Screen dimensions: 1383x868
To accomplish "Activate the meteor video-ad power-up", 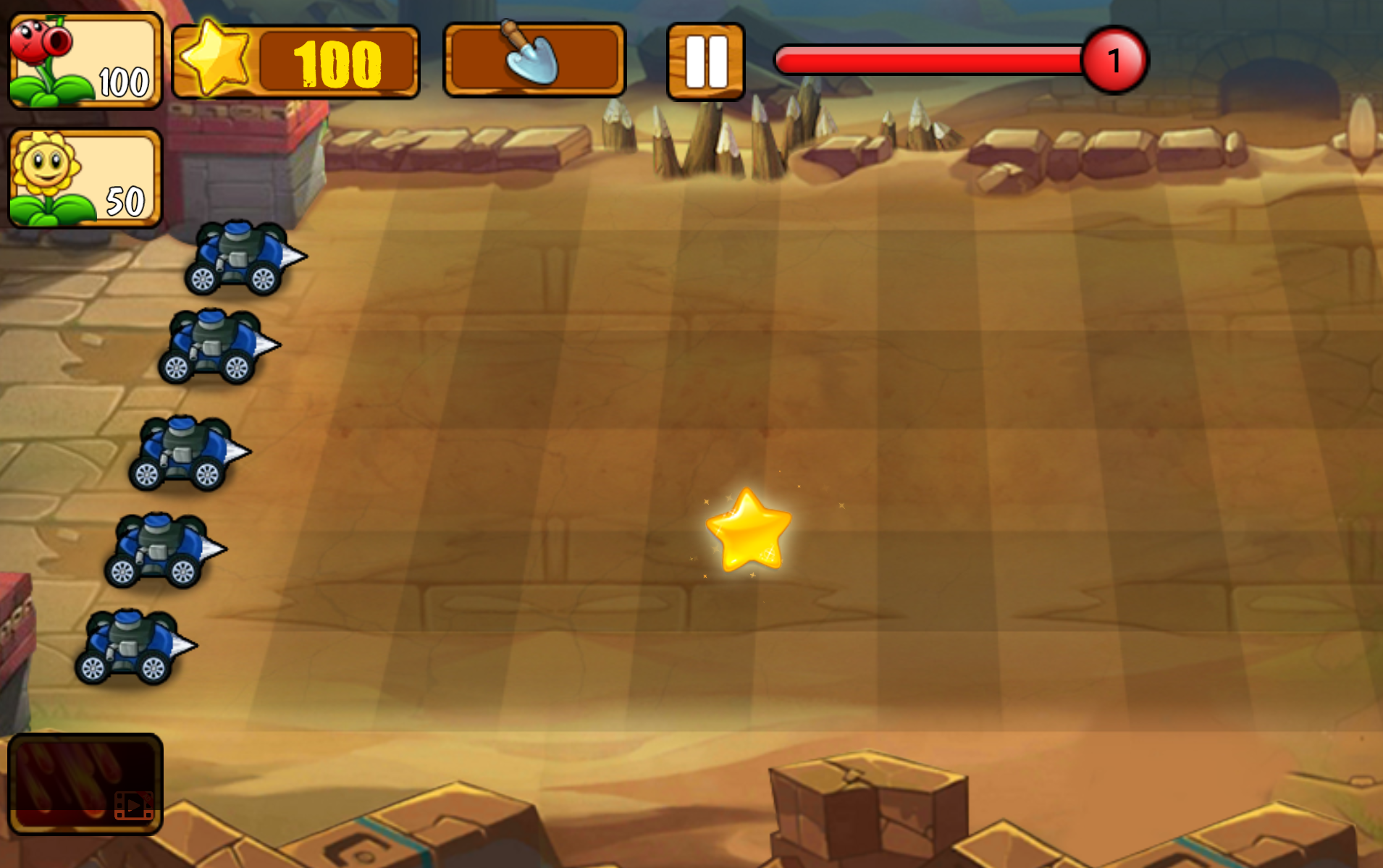I will tap(85, 784).
